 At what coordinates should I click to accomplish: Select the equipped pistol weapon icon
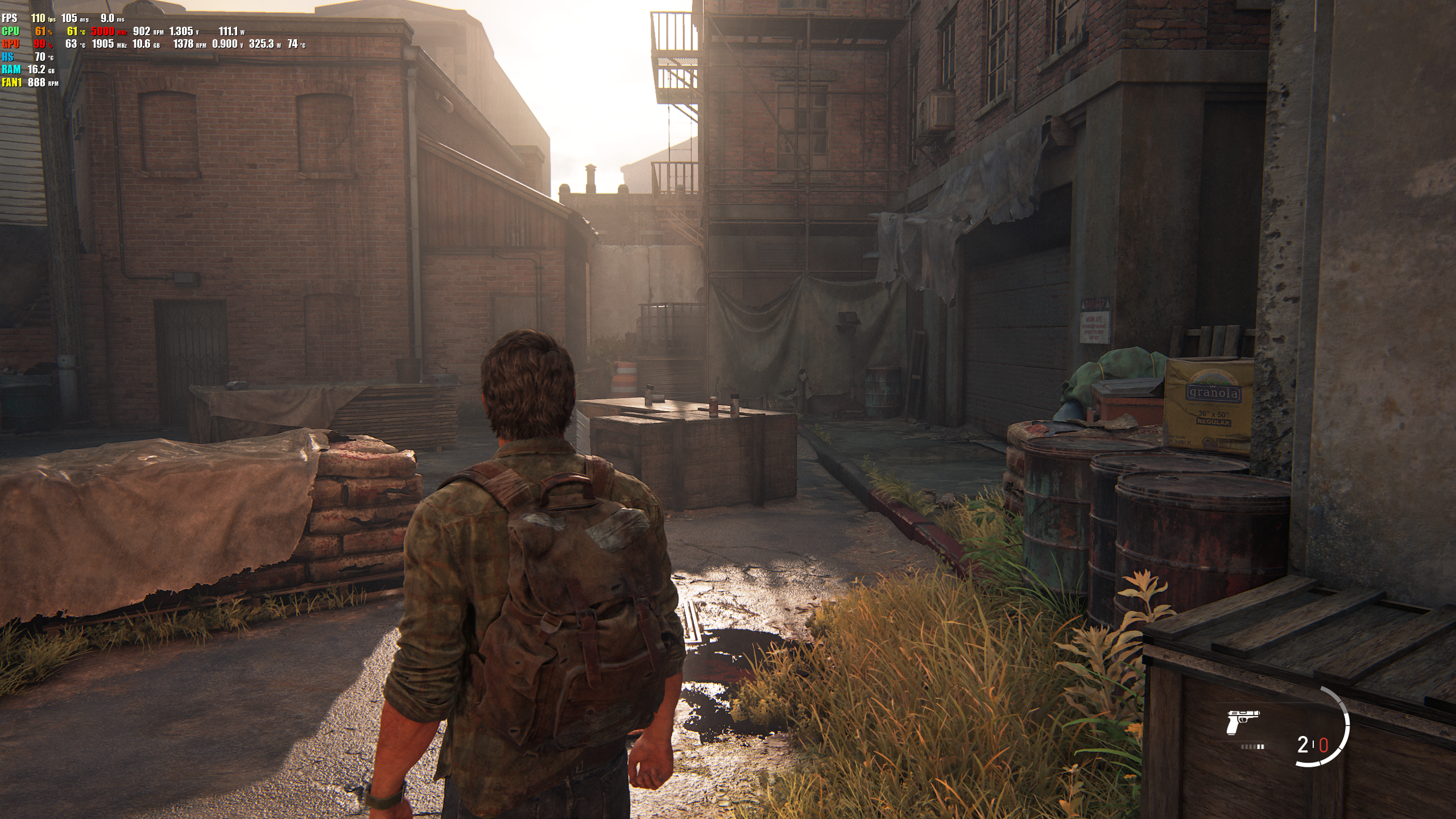tap(1243, 722)
